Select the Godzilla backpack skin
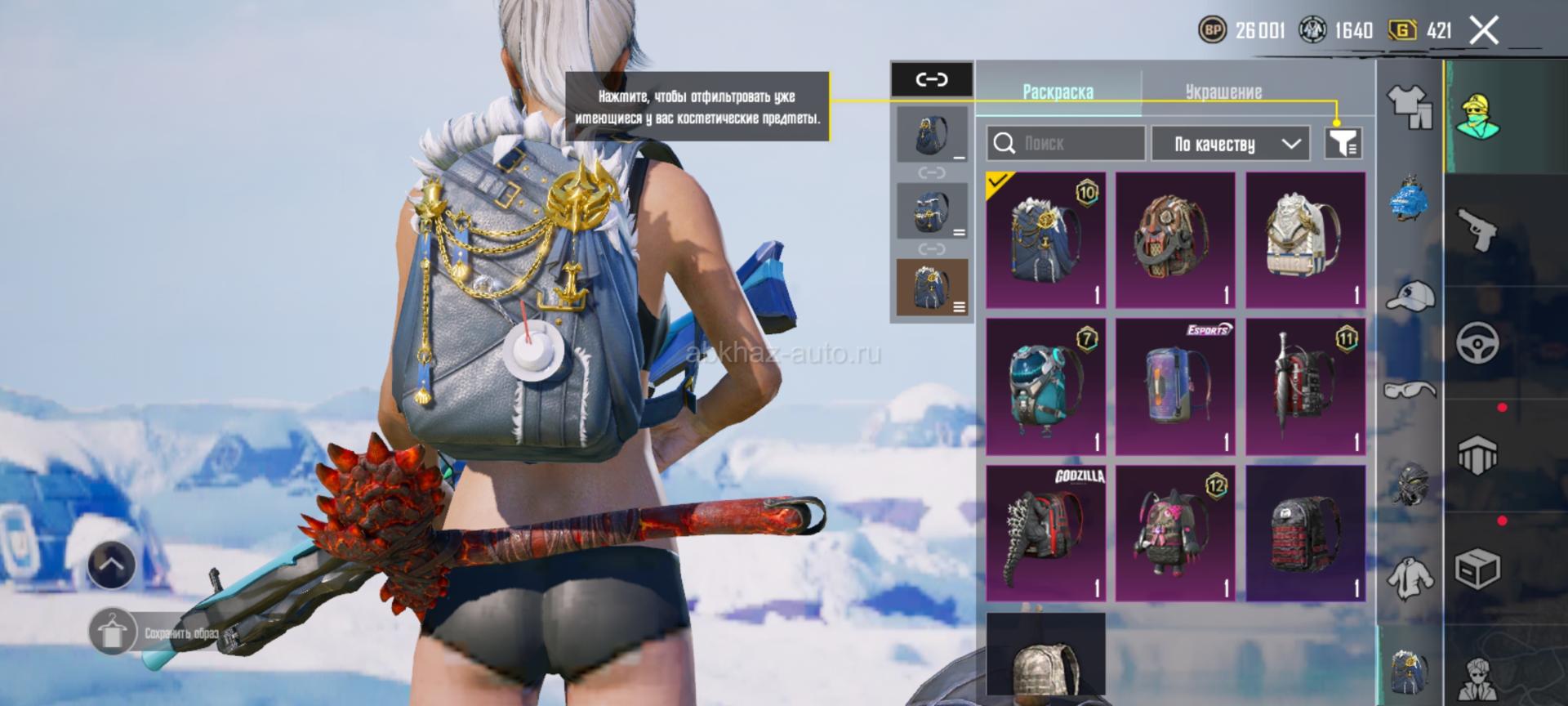The width and height of the screenshot is (1568, 706). pos(1045,534)
